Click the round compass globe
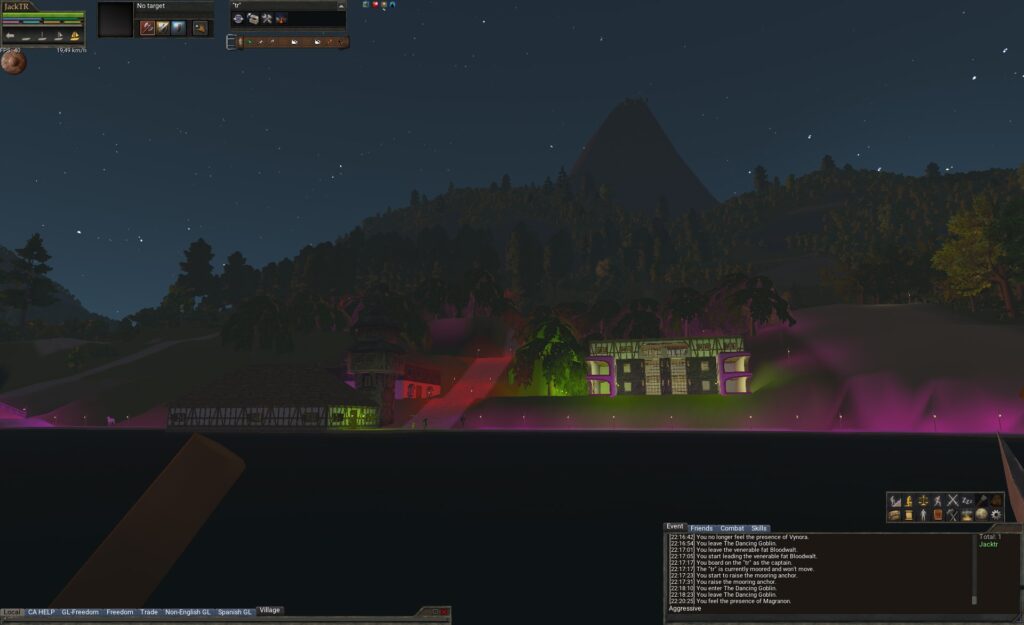The image size is (1024, 625). [13, 62]
